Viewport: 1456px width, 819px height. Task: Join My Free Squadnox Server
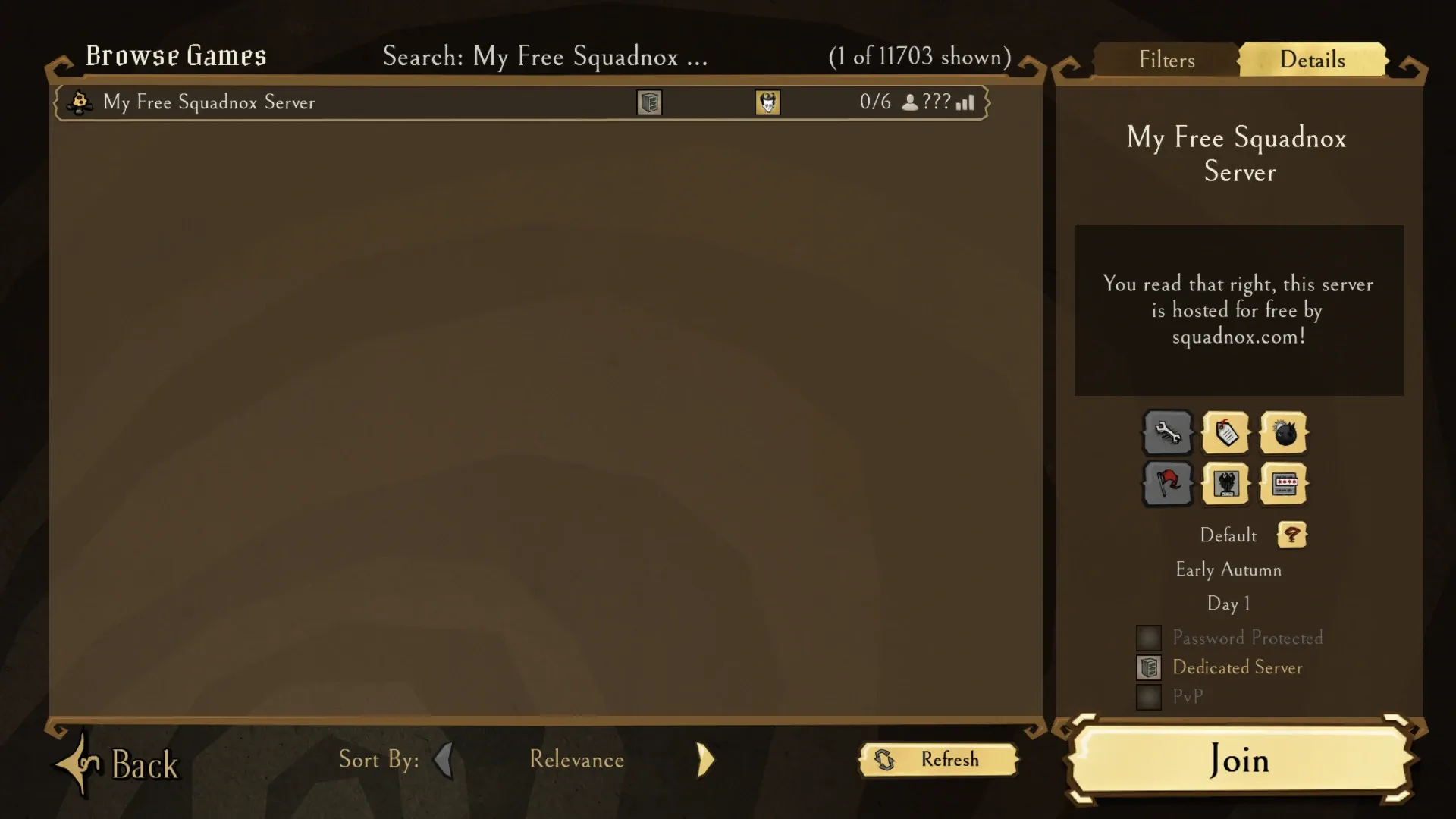pyautogui.click(x=1238, y=761)
